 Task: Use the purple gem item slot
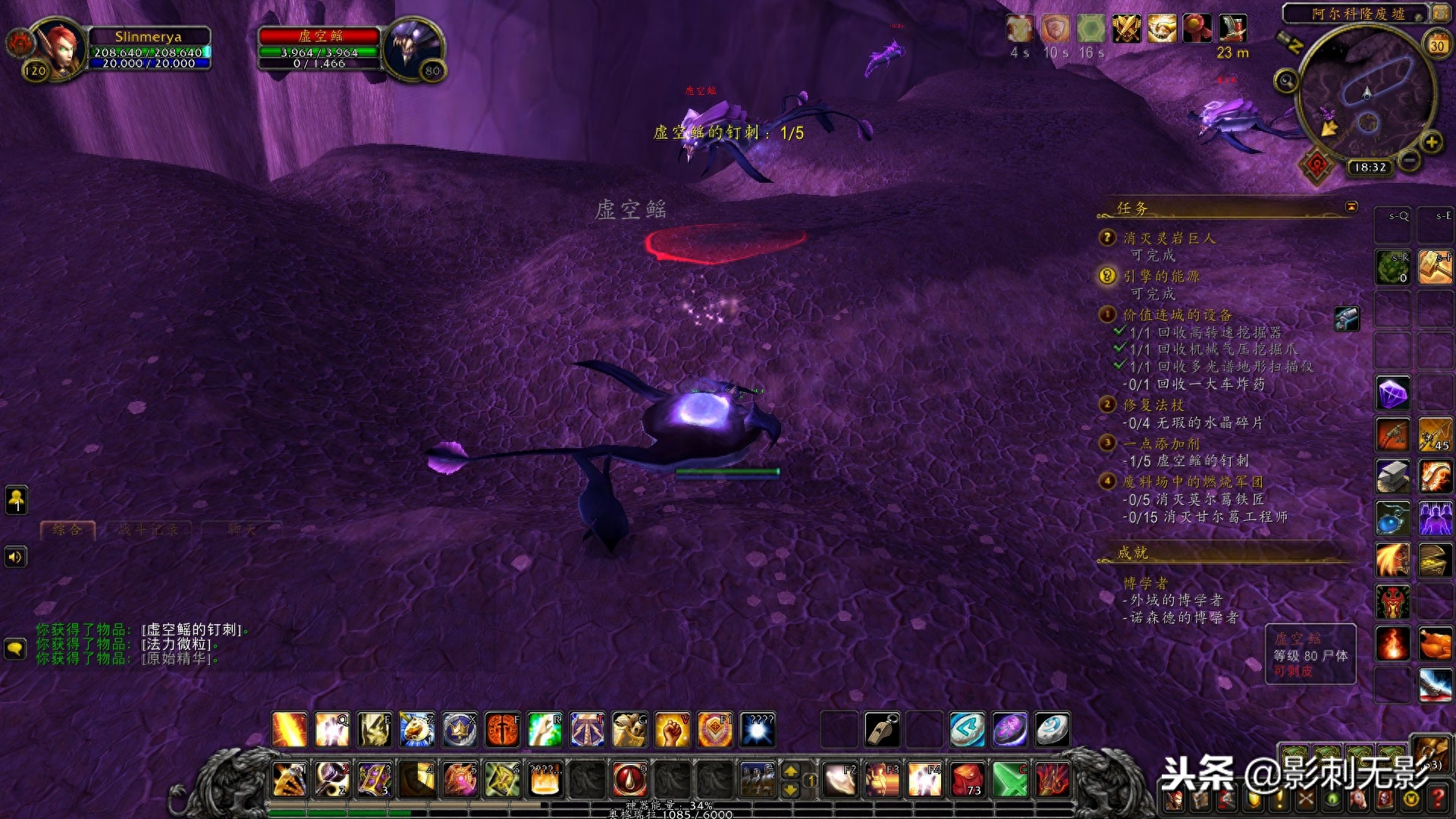[x=1392, y=394]
